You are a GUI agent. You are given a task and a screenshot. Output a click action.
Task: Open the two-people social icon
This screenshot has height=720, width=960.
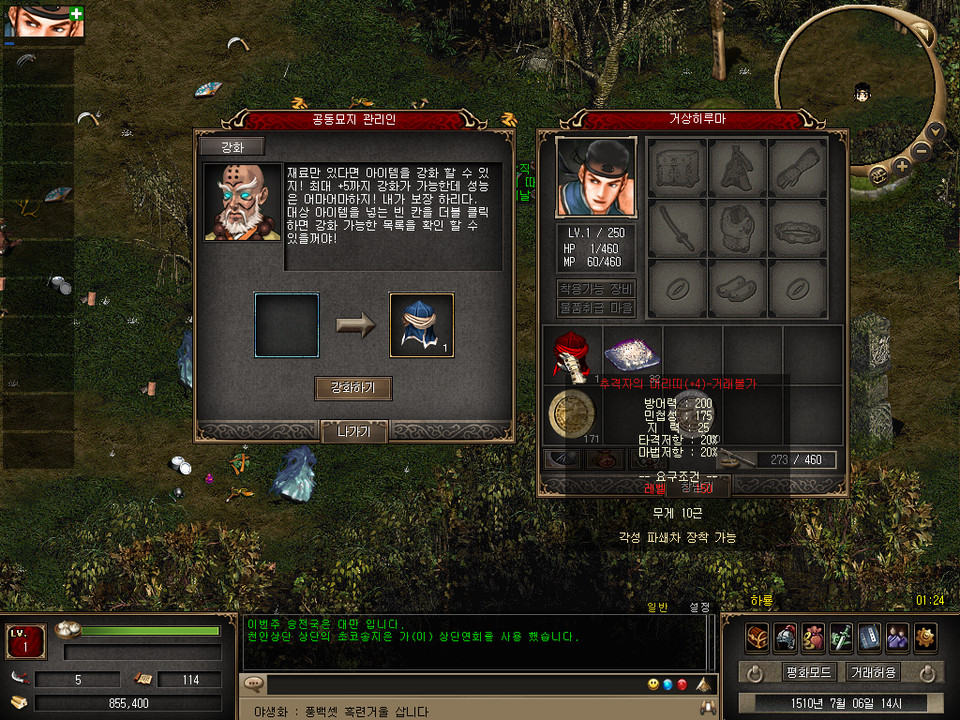tap(897, 636)
